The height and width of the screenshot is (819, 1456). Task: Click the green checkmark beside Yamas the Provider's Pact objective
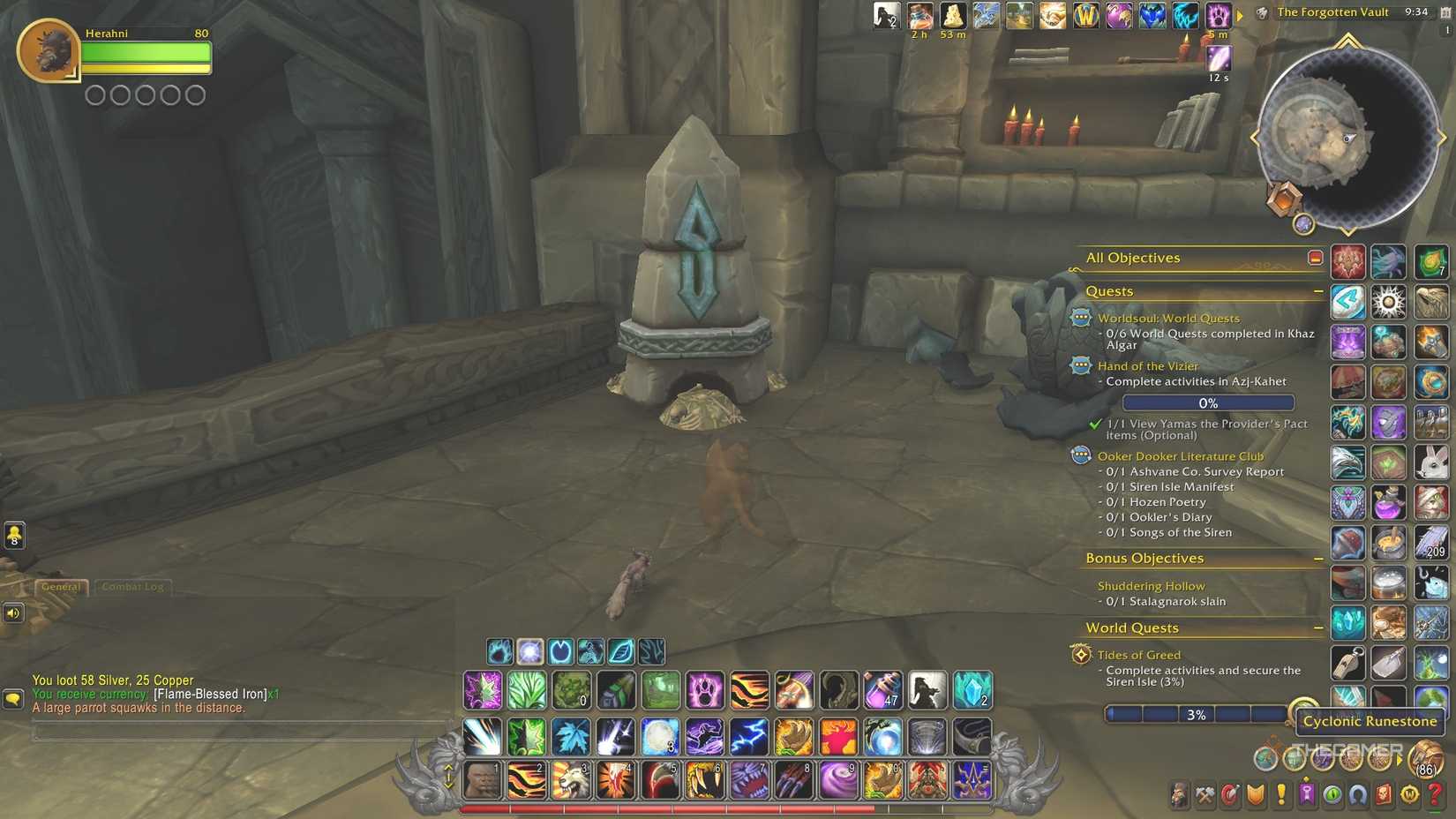[1094, 423]
